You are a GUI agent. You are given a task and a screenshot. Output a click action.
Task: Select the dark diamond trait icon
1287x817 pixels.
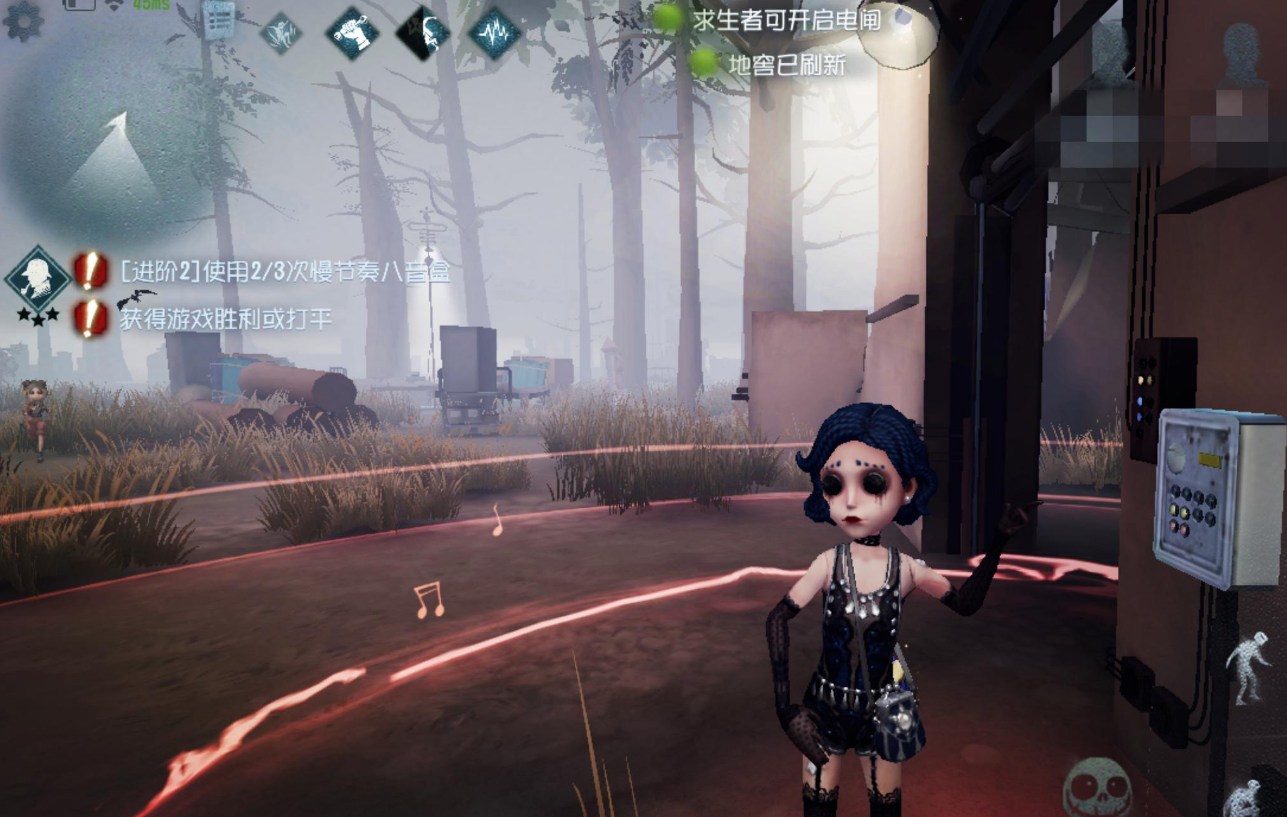[x=423, y=34]
